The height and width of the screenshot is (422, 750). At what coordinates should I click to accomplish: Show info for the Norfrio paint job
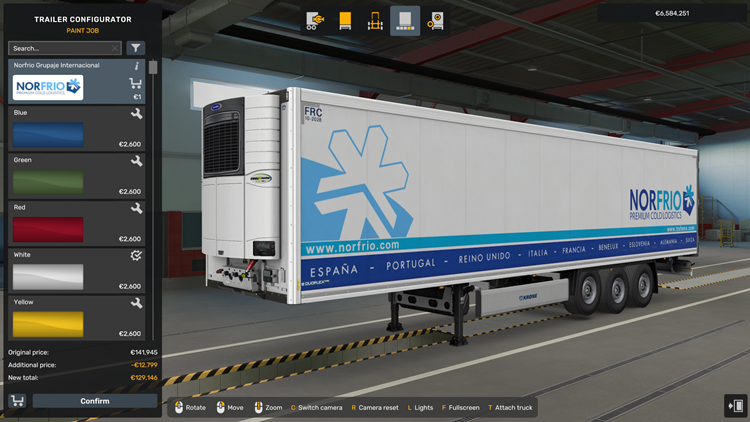(137, 66)
